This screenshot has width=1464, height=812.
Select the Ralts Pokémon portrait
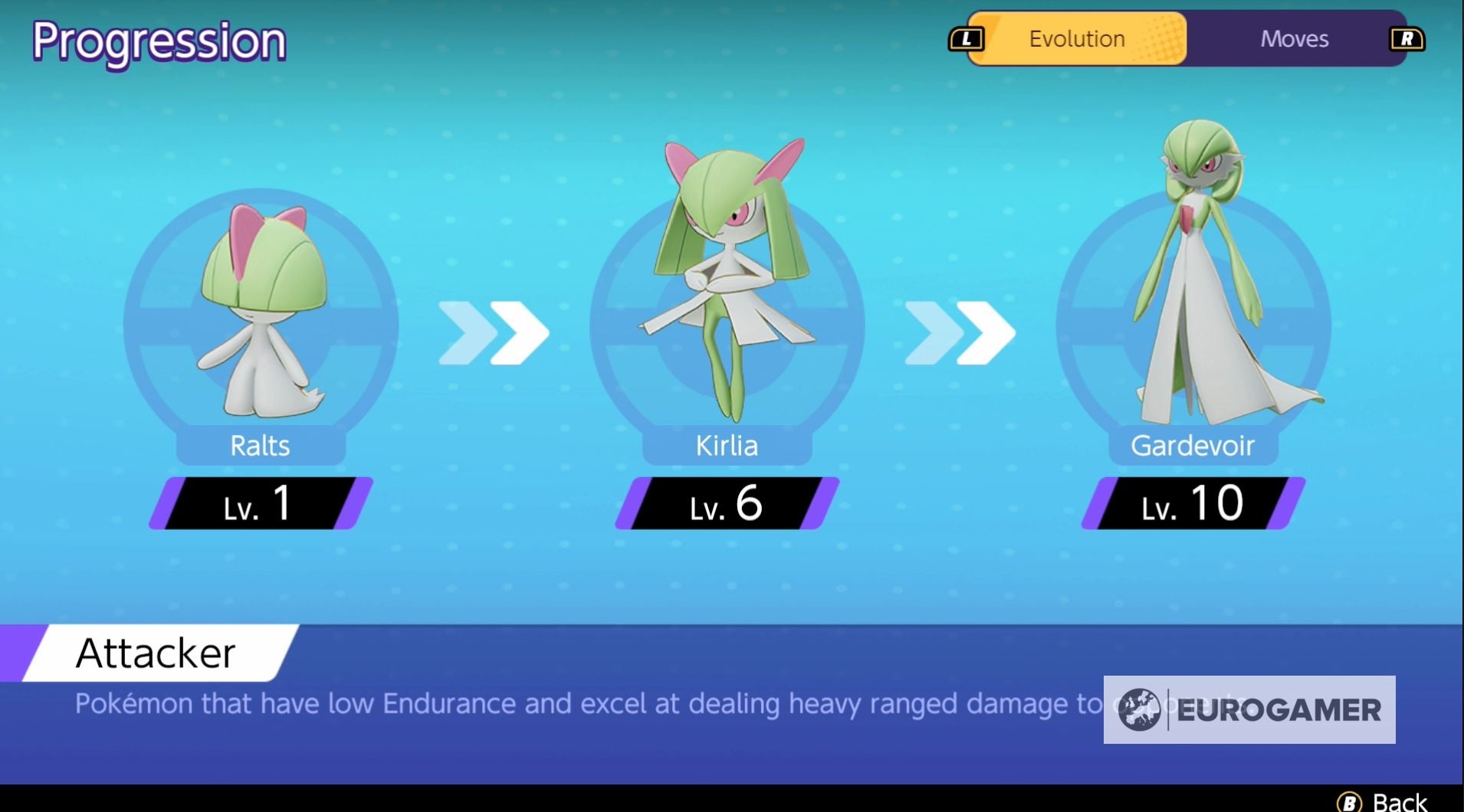click(x=261, y=306)
